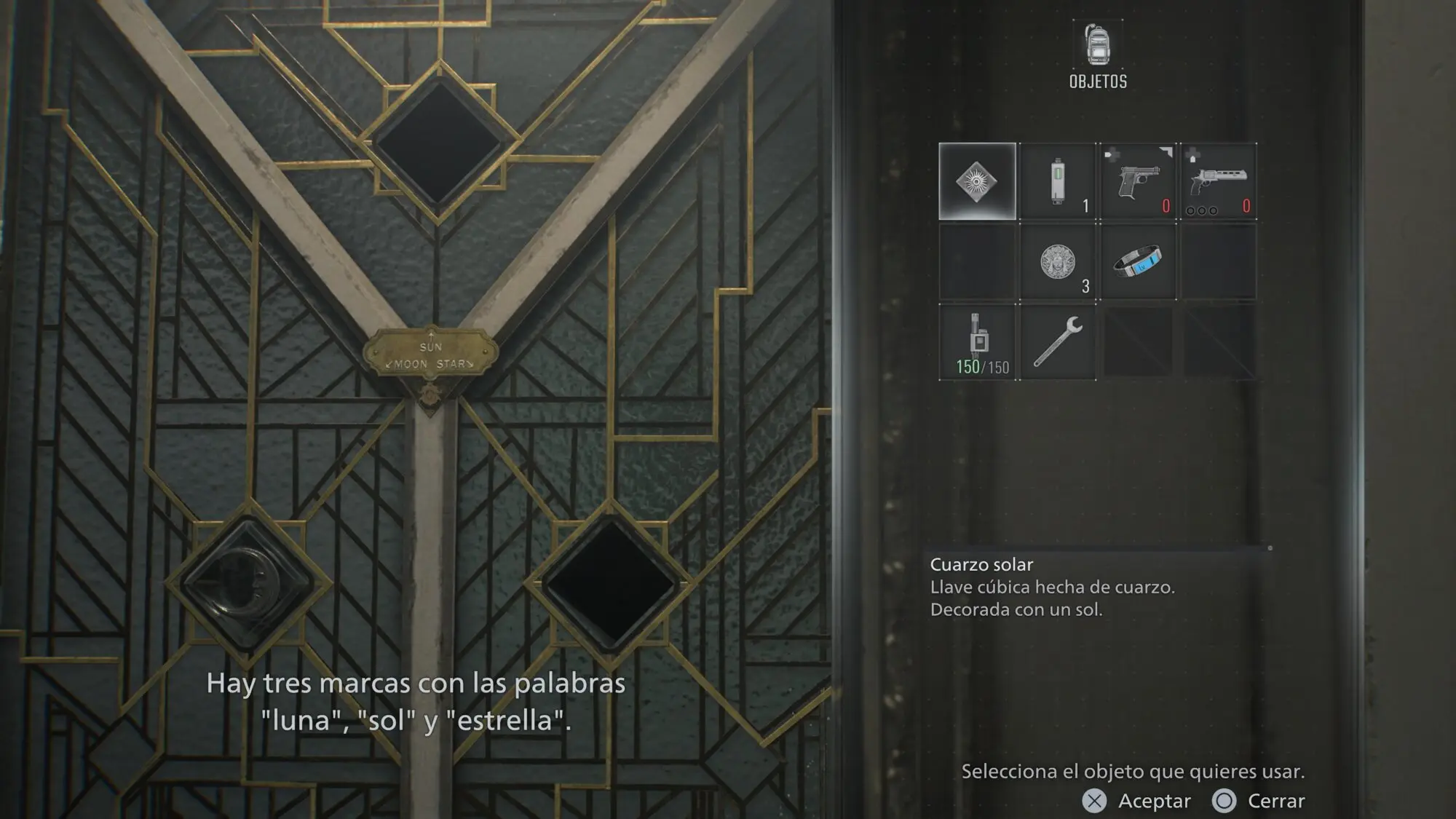
Task: Select the semi-automatic pistol slot
Action: (x=1138, y=181)
